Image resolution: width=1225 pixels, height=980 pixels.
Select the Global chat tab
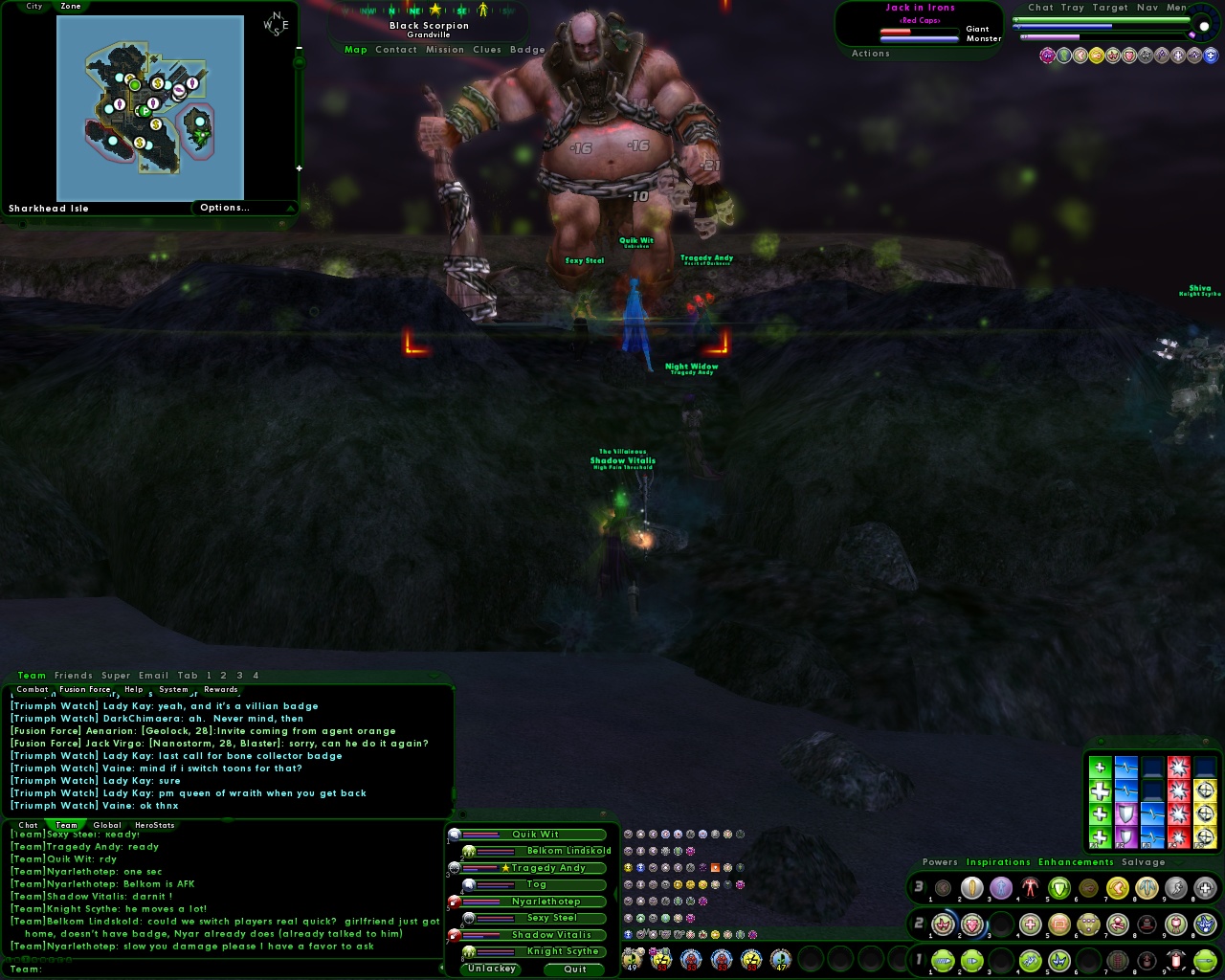pos(107,825)
